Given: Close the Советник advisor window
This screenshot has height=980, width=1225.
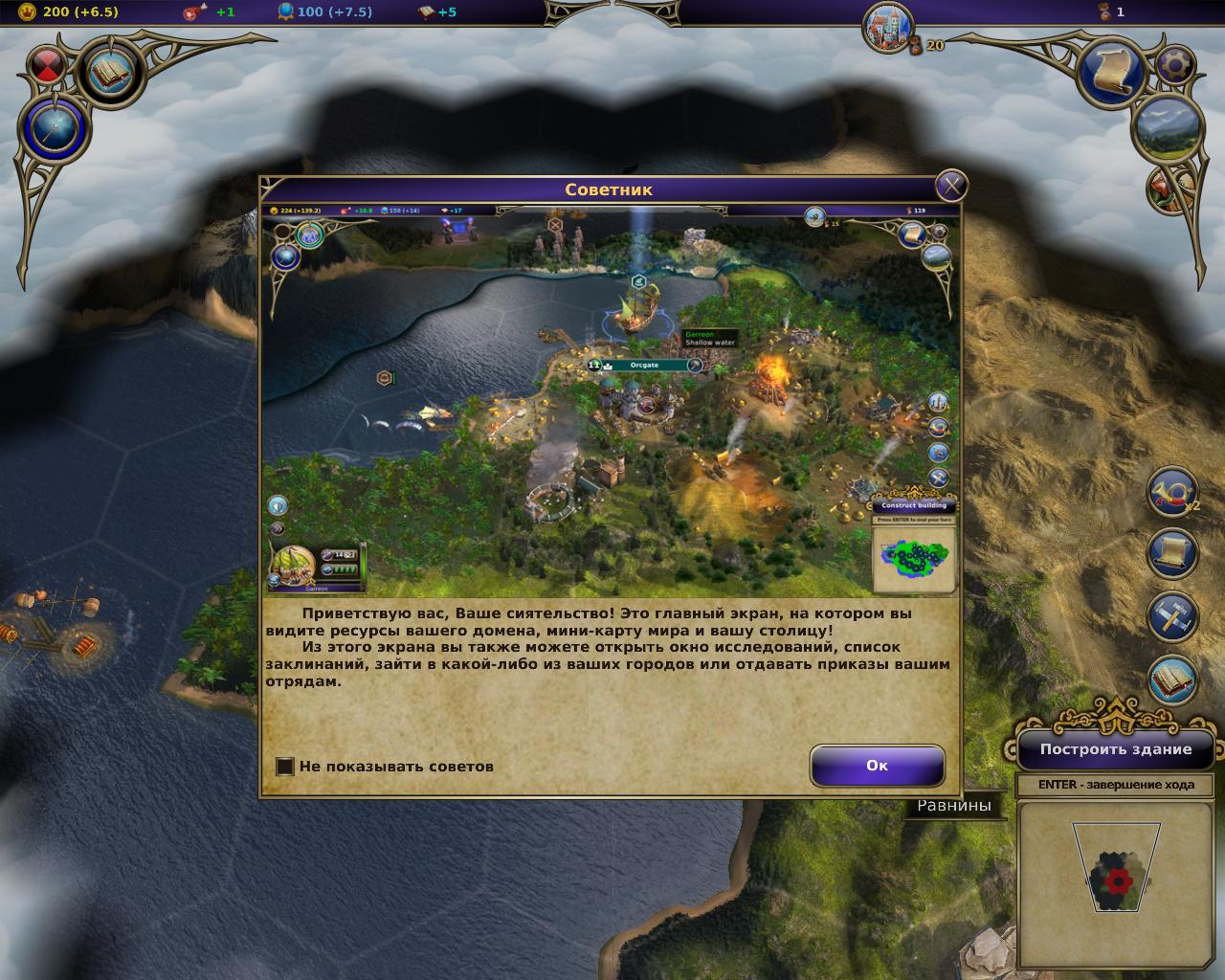Looking at the screenshot, I should coord(950,187).
